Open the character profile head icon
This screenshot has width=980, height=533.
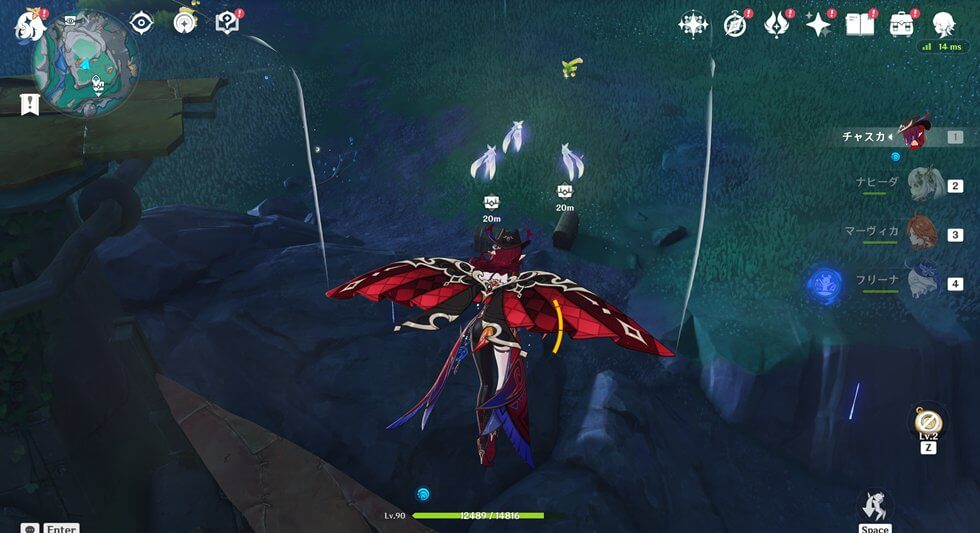[943, 24]
